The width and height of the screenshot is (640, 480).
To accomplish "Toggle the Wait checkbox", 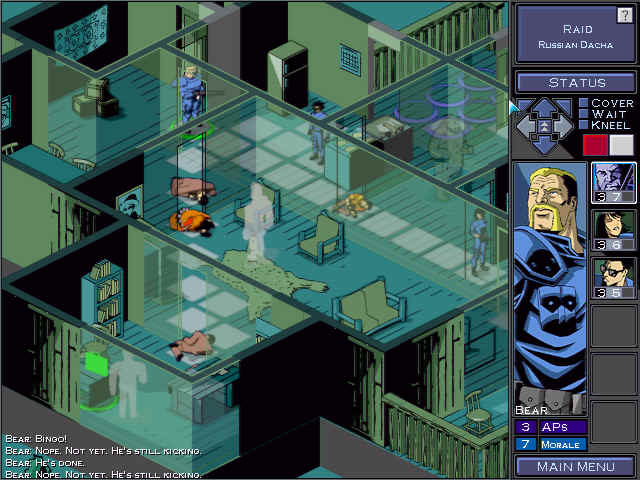I will pos(584,114).
